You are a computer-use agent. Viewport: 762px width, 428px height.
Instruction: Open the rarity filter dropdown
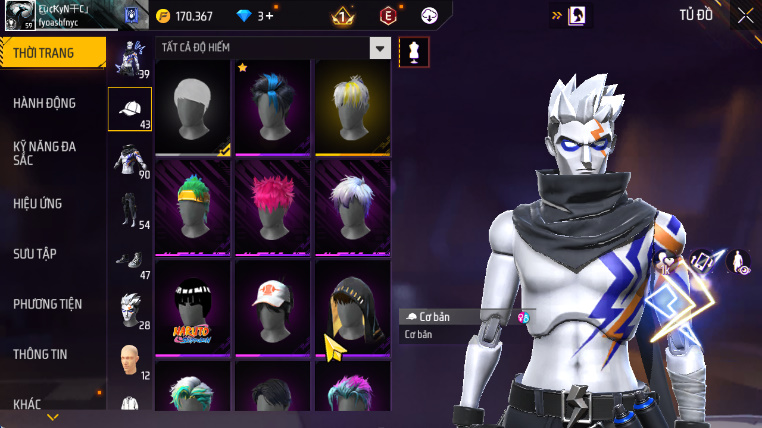coord(380,48)
